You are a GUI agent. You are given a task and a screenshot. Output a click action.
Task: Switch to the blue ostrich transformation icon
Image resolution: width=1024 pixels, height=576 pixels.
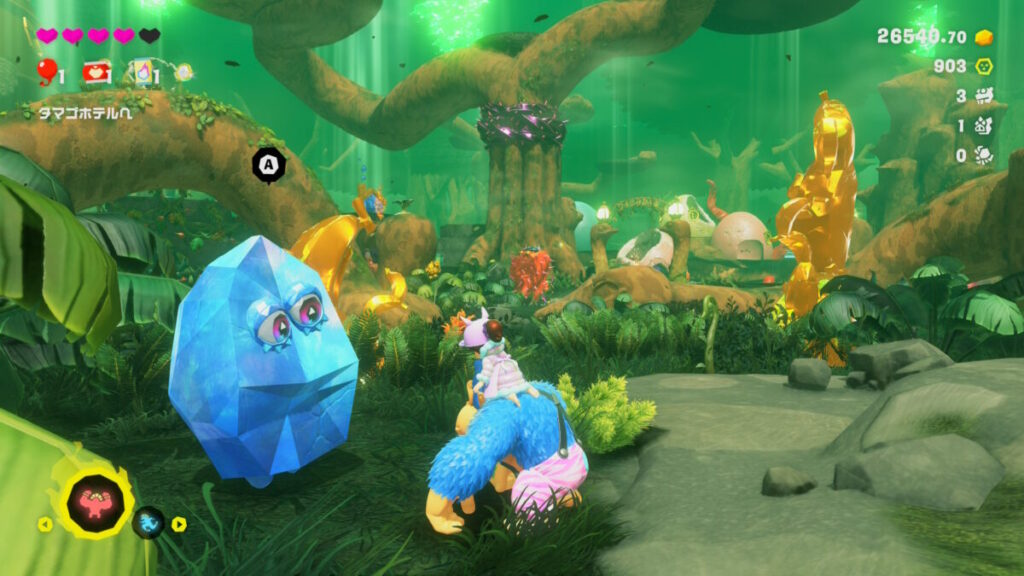point(149,521)
